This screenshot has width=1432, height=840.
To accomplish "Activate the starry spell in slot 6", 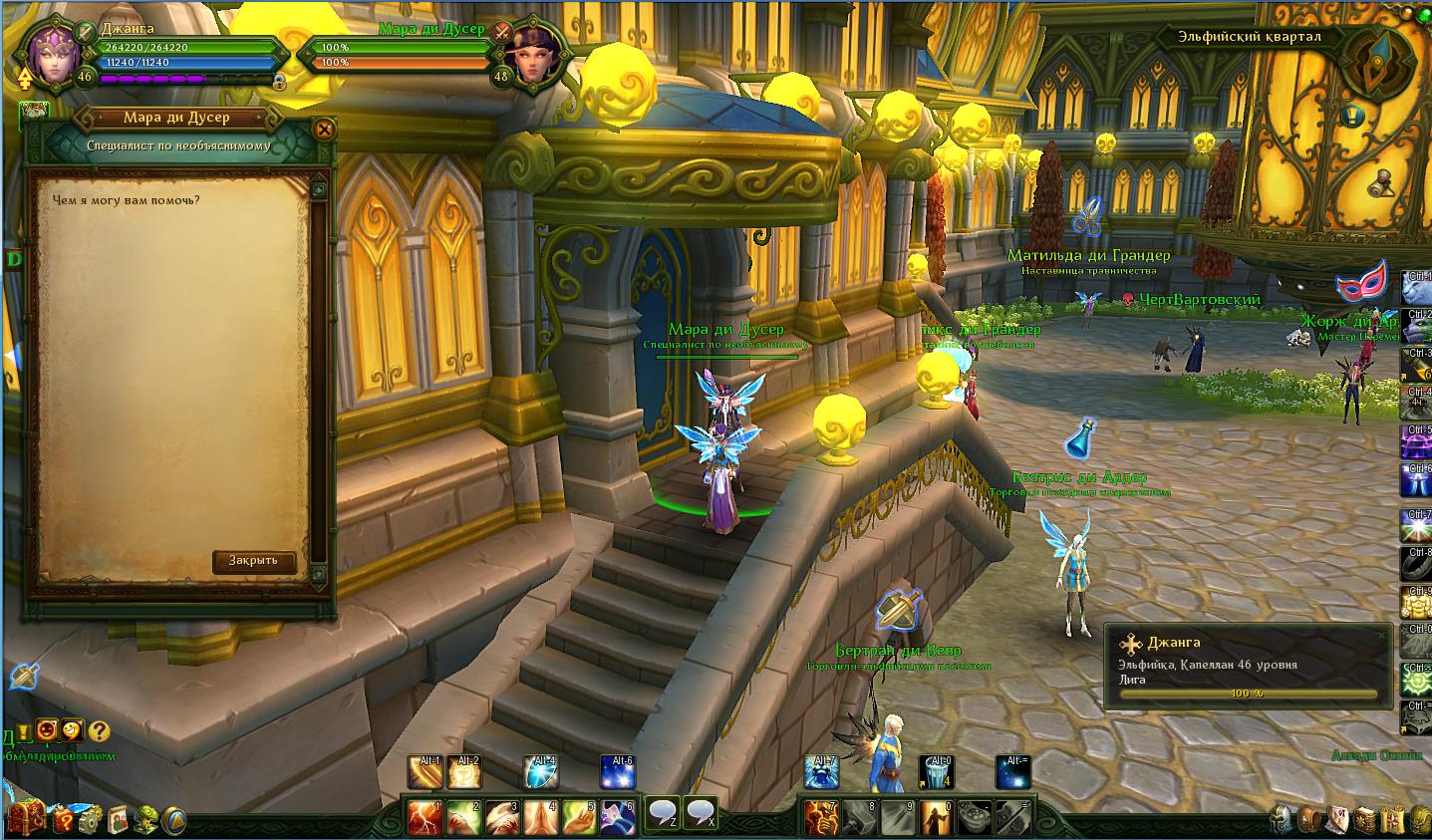I will click(x=618, y=818).
